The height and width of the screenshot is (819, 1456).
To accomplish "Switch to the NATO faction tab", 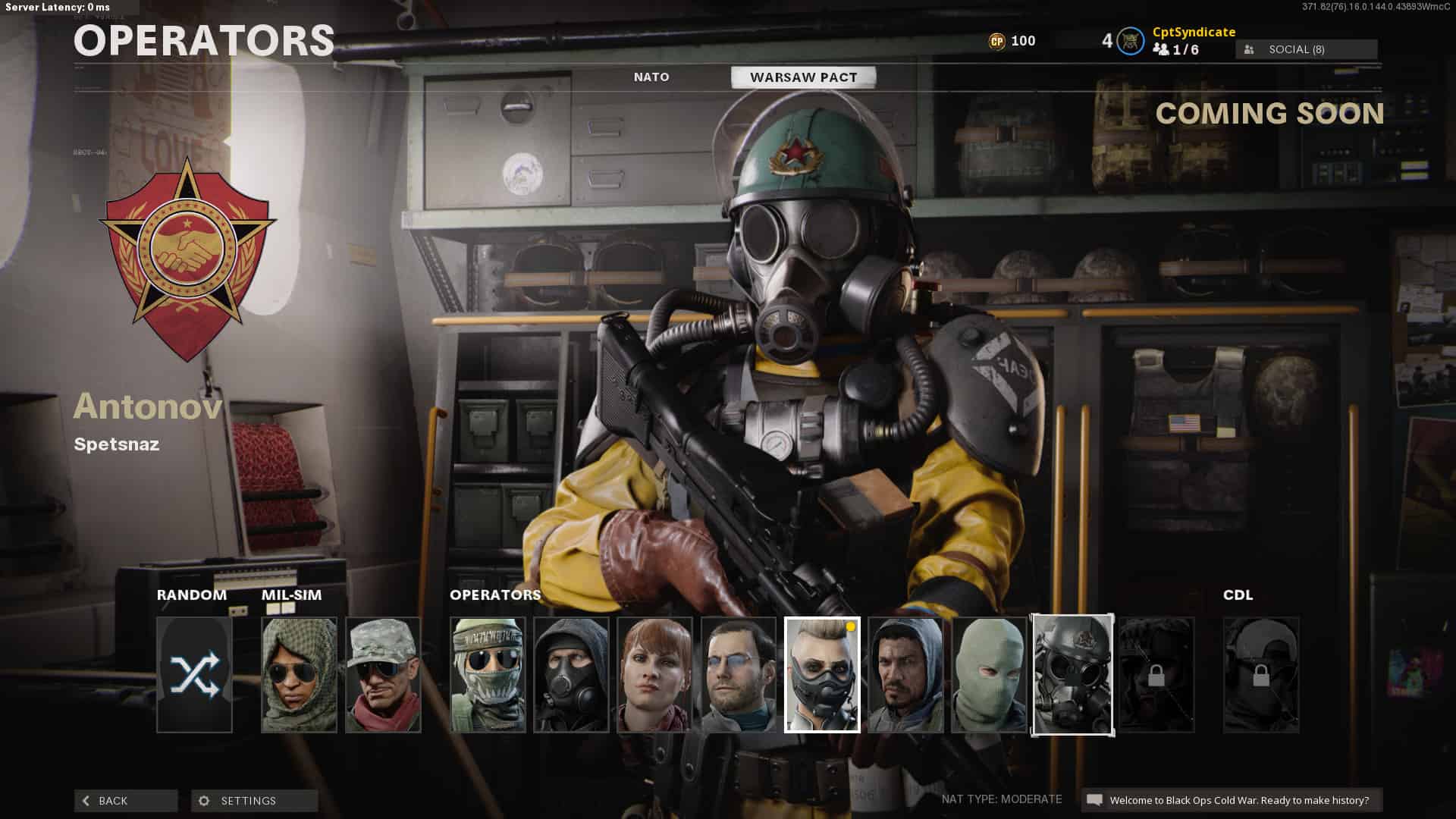I will click(x=651, y=77).
